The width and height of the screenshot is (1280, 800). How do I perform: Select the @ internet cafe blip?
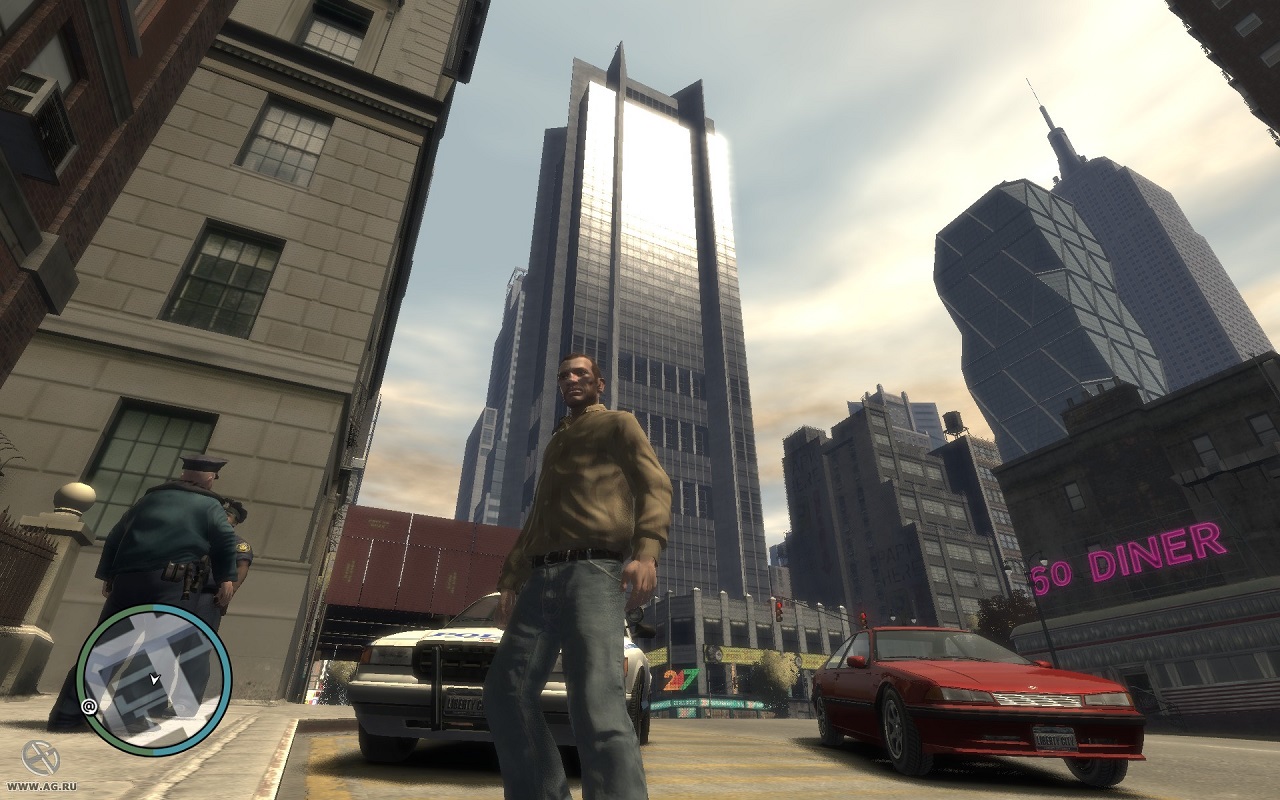pyautogui.click(x=89, y=706)
